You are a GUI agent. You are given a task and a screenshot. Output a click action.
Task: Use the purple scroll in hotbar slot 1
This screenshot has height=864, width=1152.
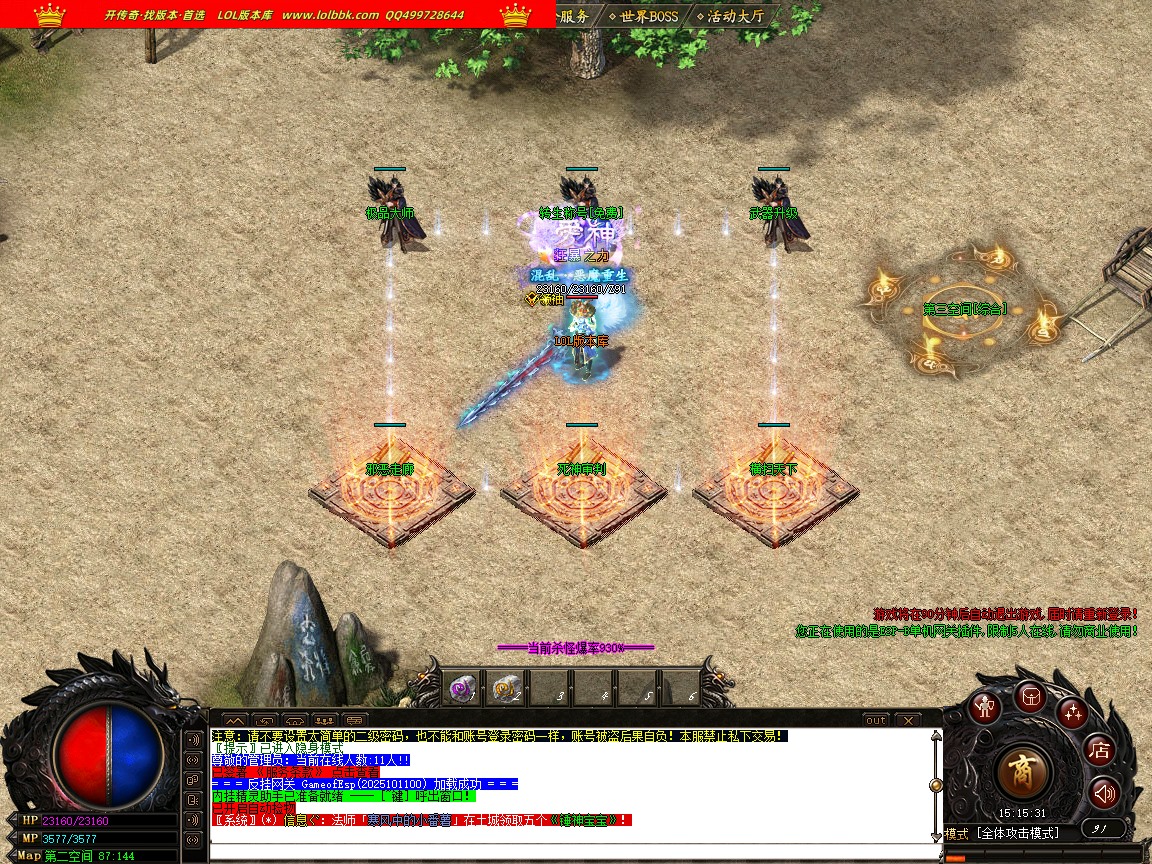(x=461, y=687)
